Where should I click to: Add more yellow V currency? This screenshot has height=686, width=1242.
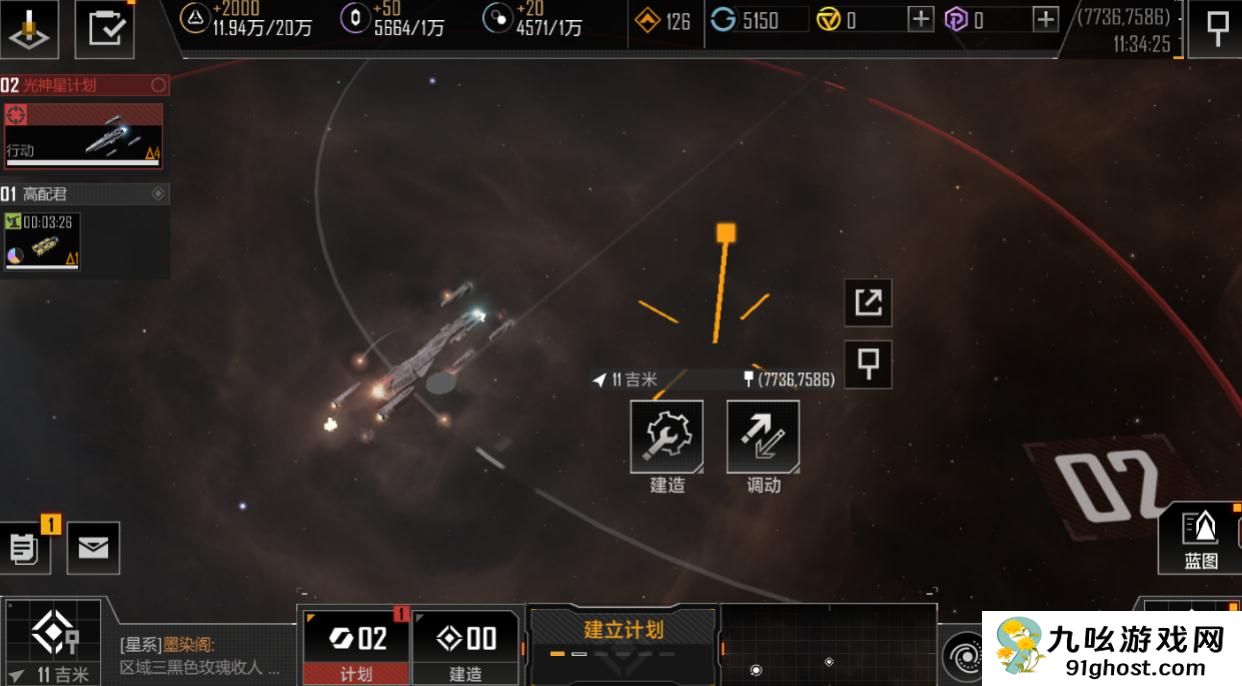[x=920, y=19]
